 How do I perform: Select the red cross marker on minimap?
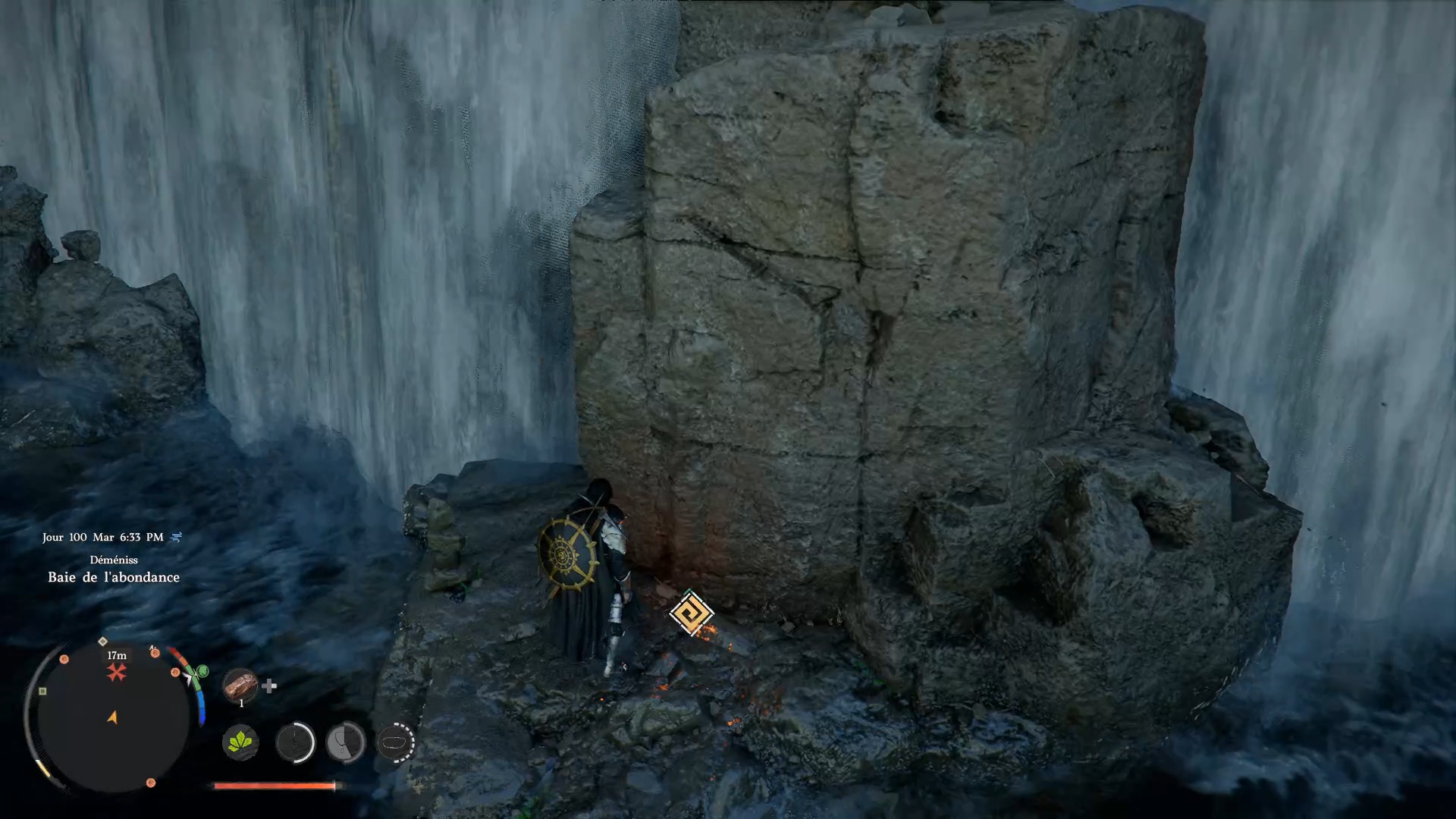(116, 672)
